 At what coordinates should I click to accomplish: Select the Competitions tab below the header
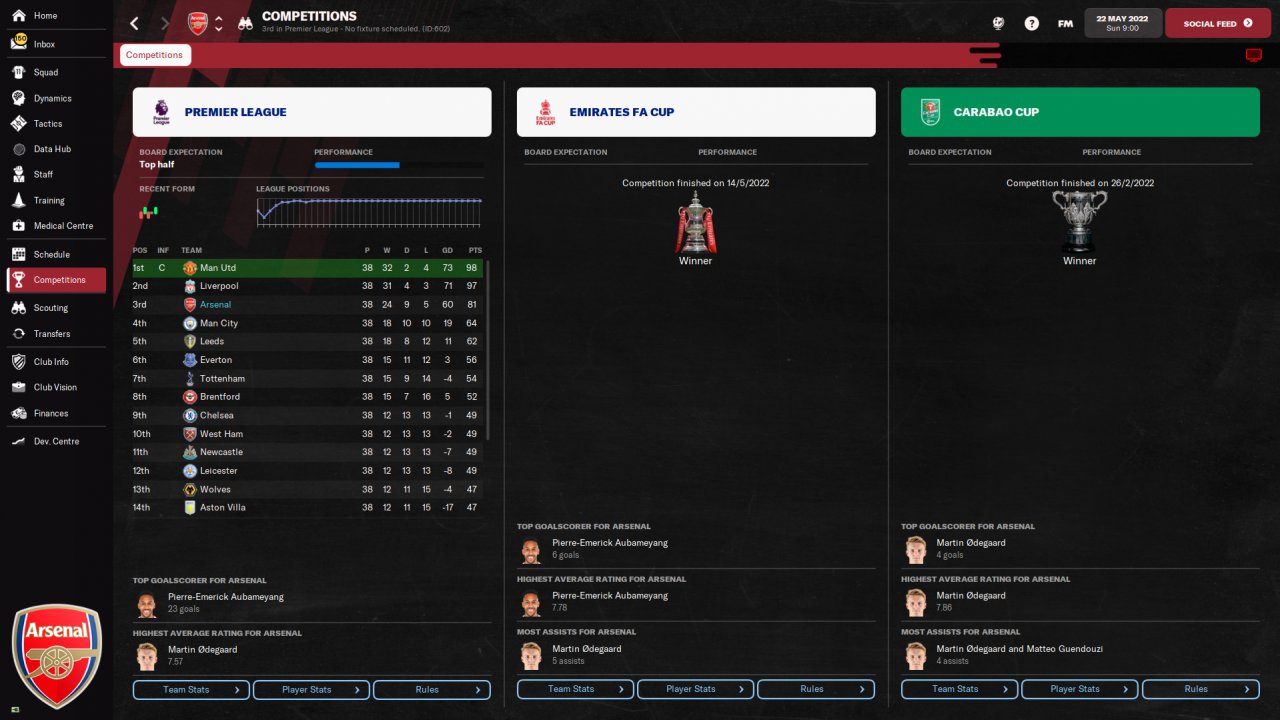coord(155,55)
